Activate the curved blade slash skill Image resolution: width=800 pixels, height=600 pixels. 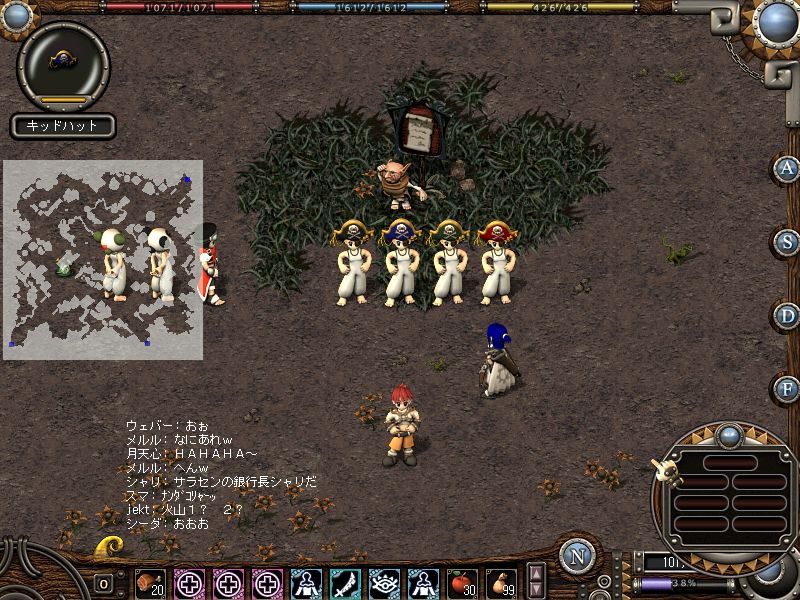click(345, 582)
